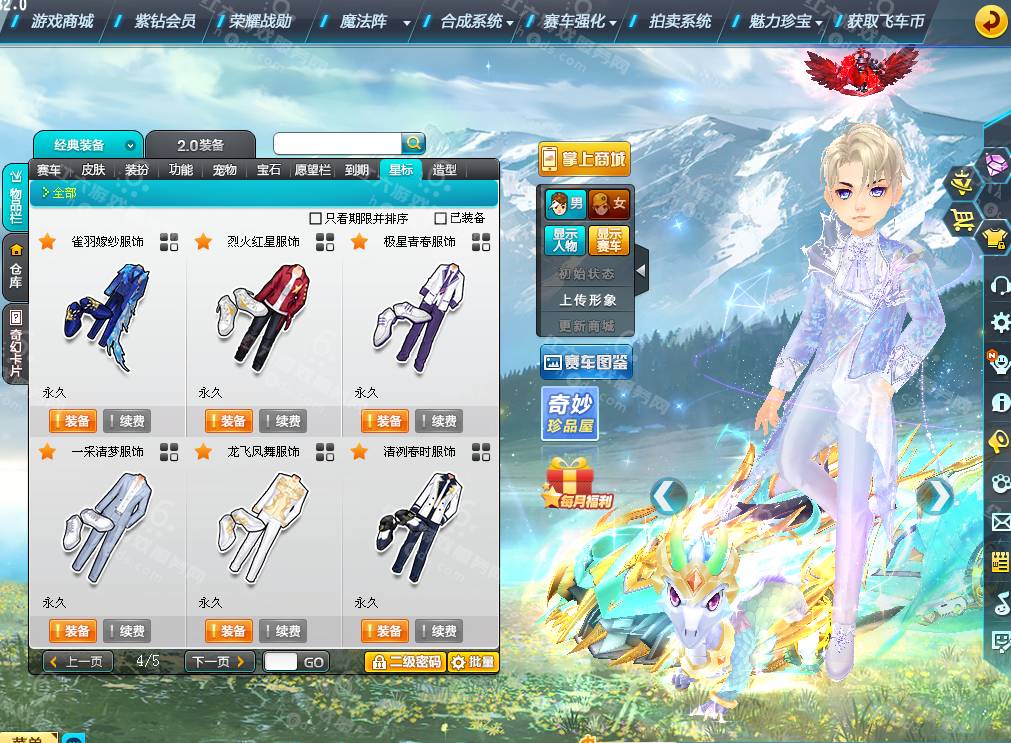This screenshot has width=1011, height=743.
Task: Equip the 龙飞凤舞服饰 outfit
Action: 227,631
